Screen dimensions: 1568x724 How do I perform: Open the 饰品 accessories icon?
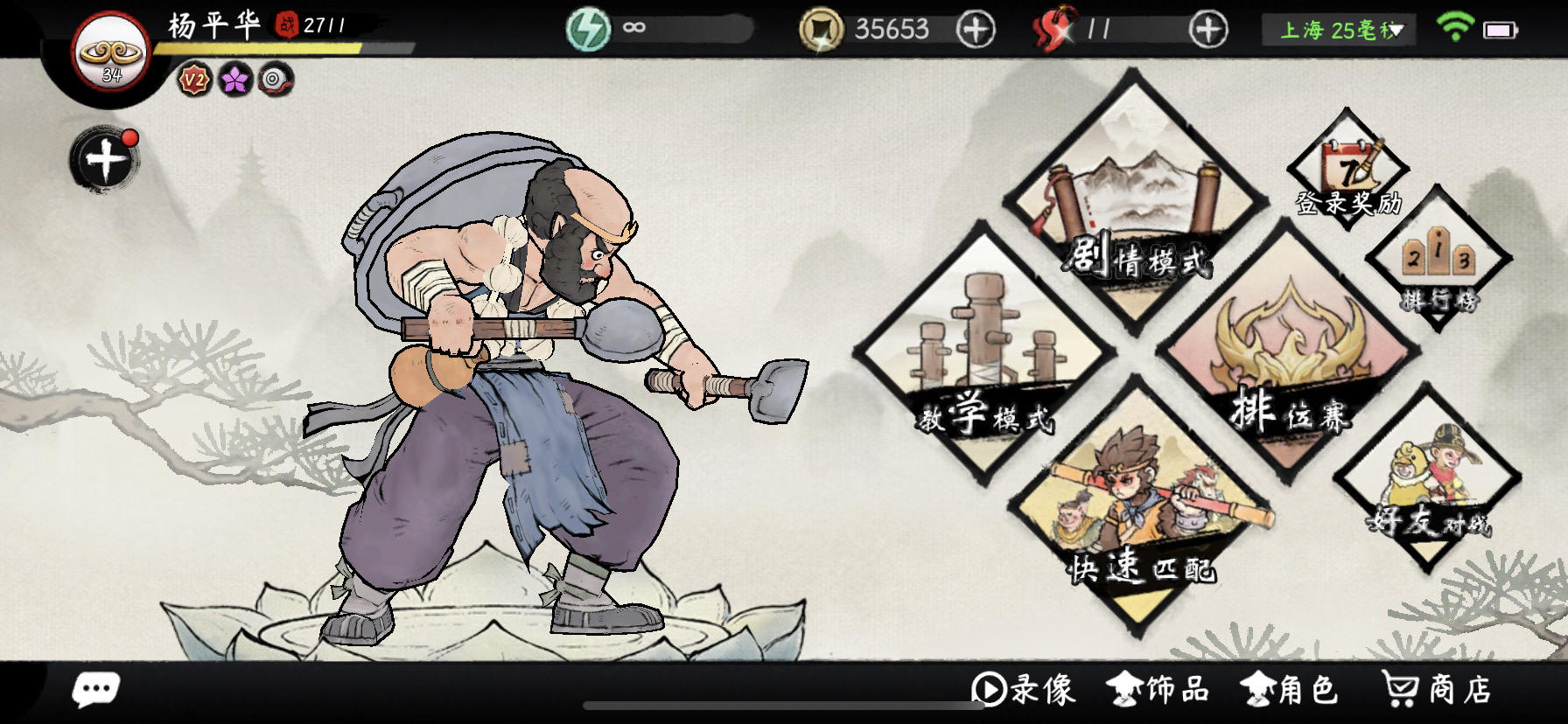pos(1156,691)
